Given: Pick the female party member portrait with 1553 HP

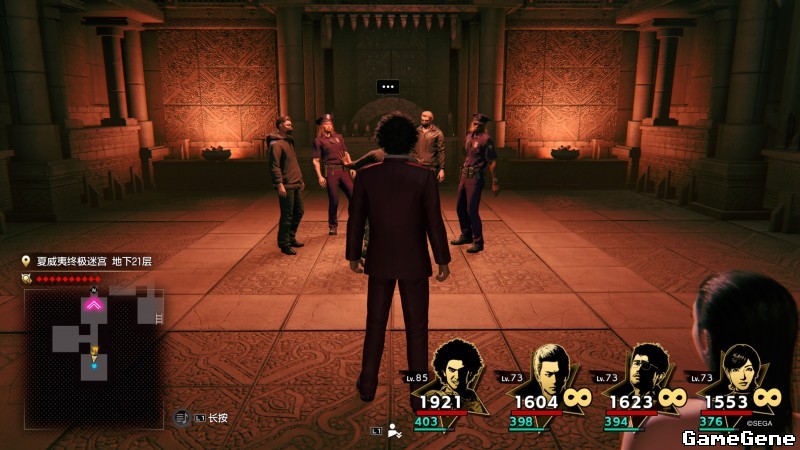Looking at the screenshot, I should (741, 372).
